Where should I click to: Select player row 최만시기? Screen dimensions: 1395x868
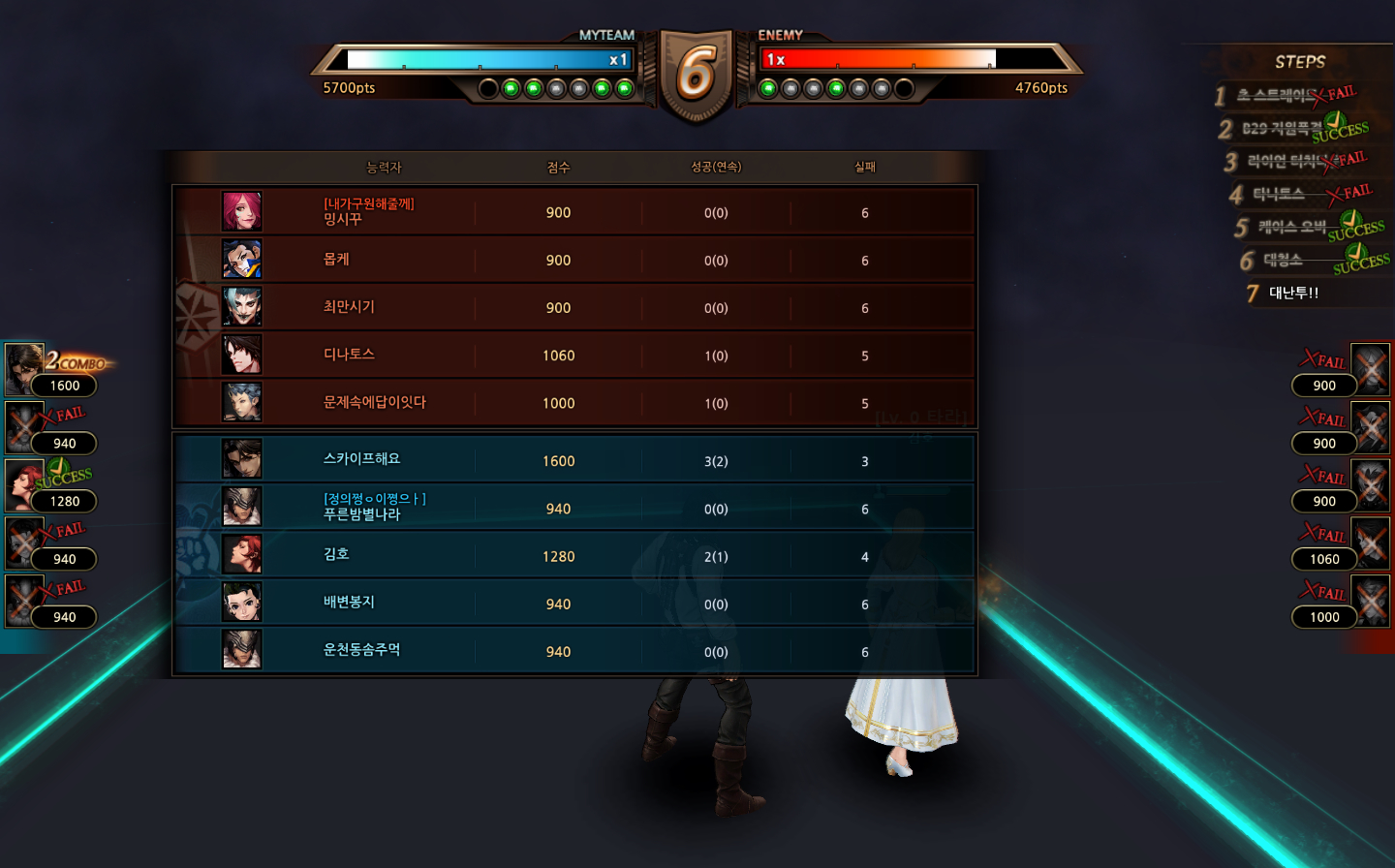(x=573, y=307)
